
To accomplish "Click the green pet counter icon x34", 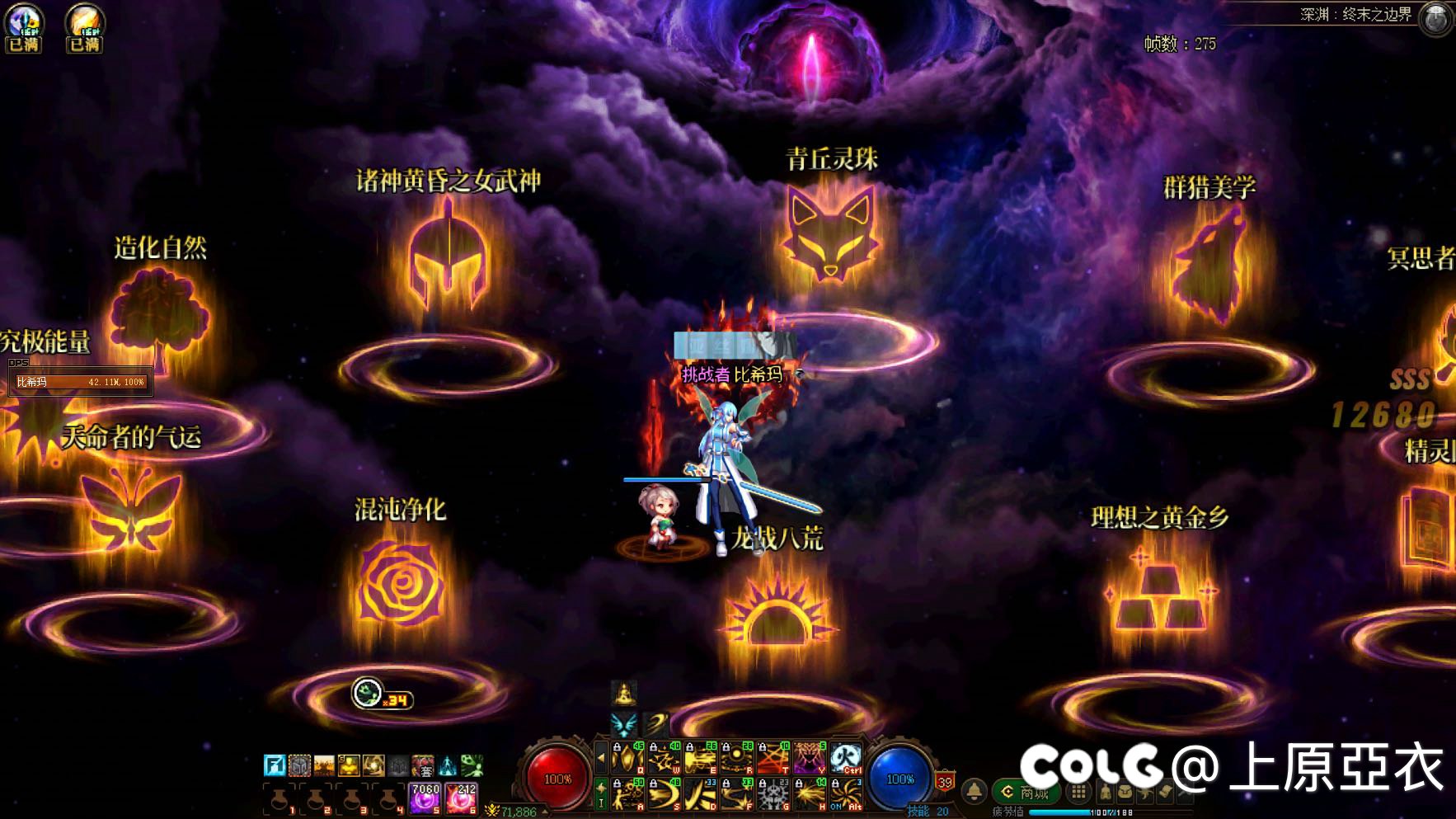I will (368, 693).
